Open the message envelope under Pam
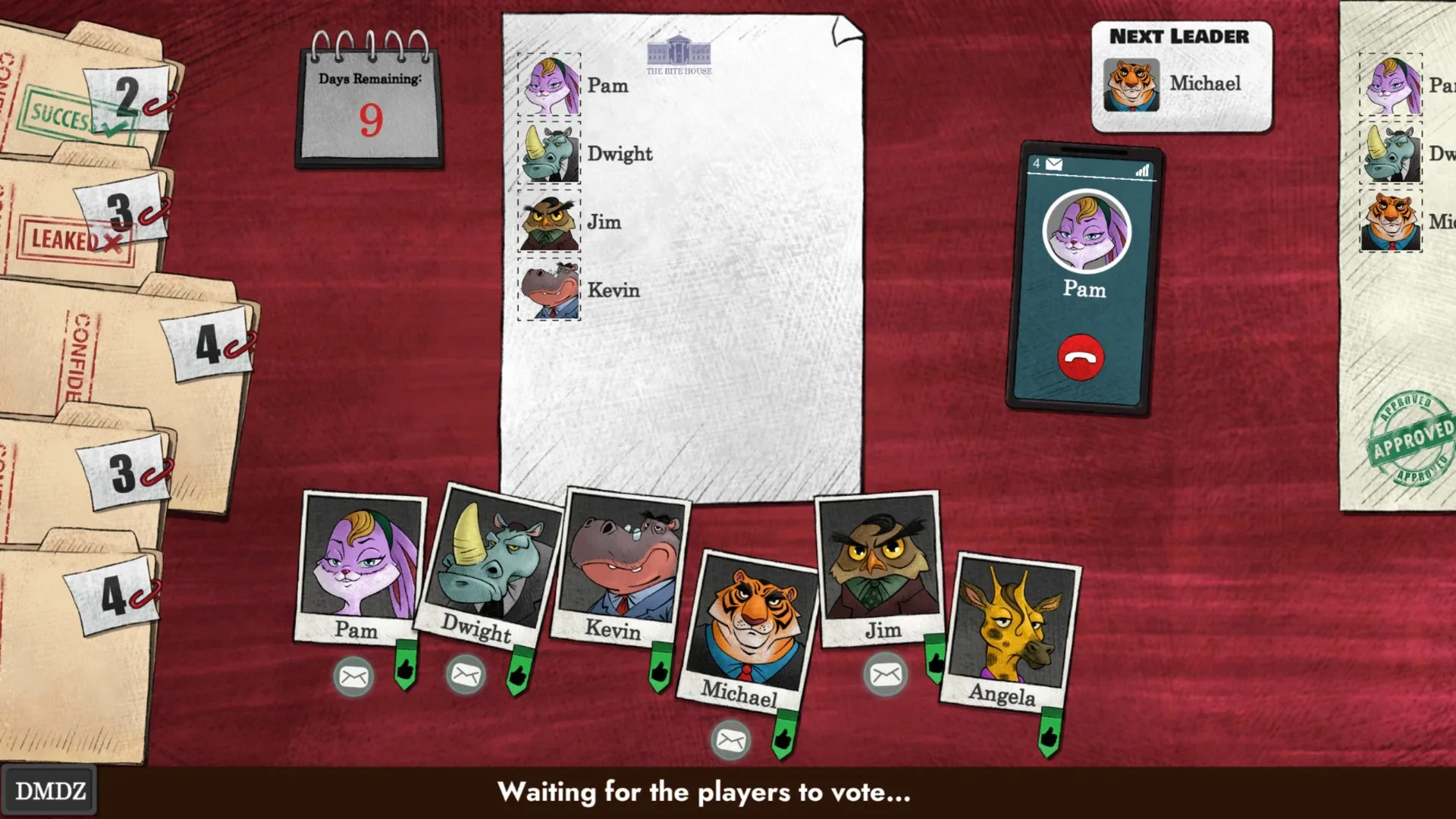Screen dimensions: 1456x819 (x=353, y=677)
